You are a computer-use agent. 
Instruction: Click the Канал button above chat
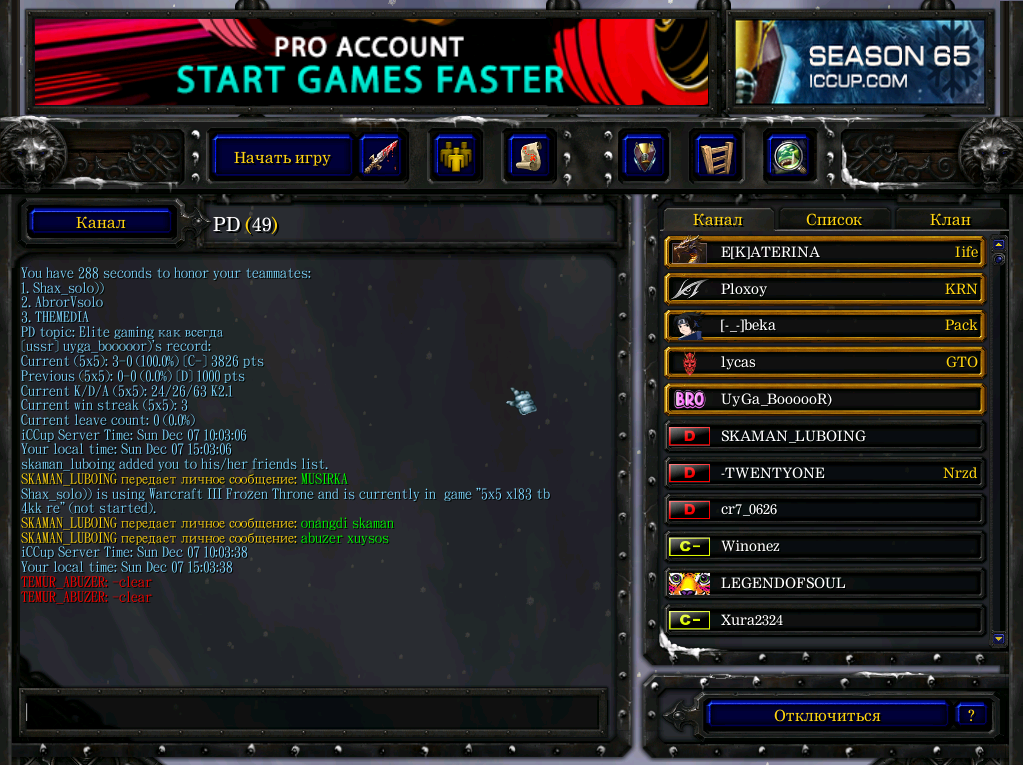[x=101, y=223]
